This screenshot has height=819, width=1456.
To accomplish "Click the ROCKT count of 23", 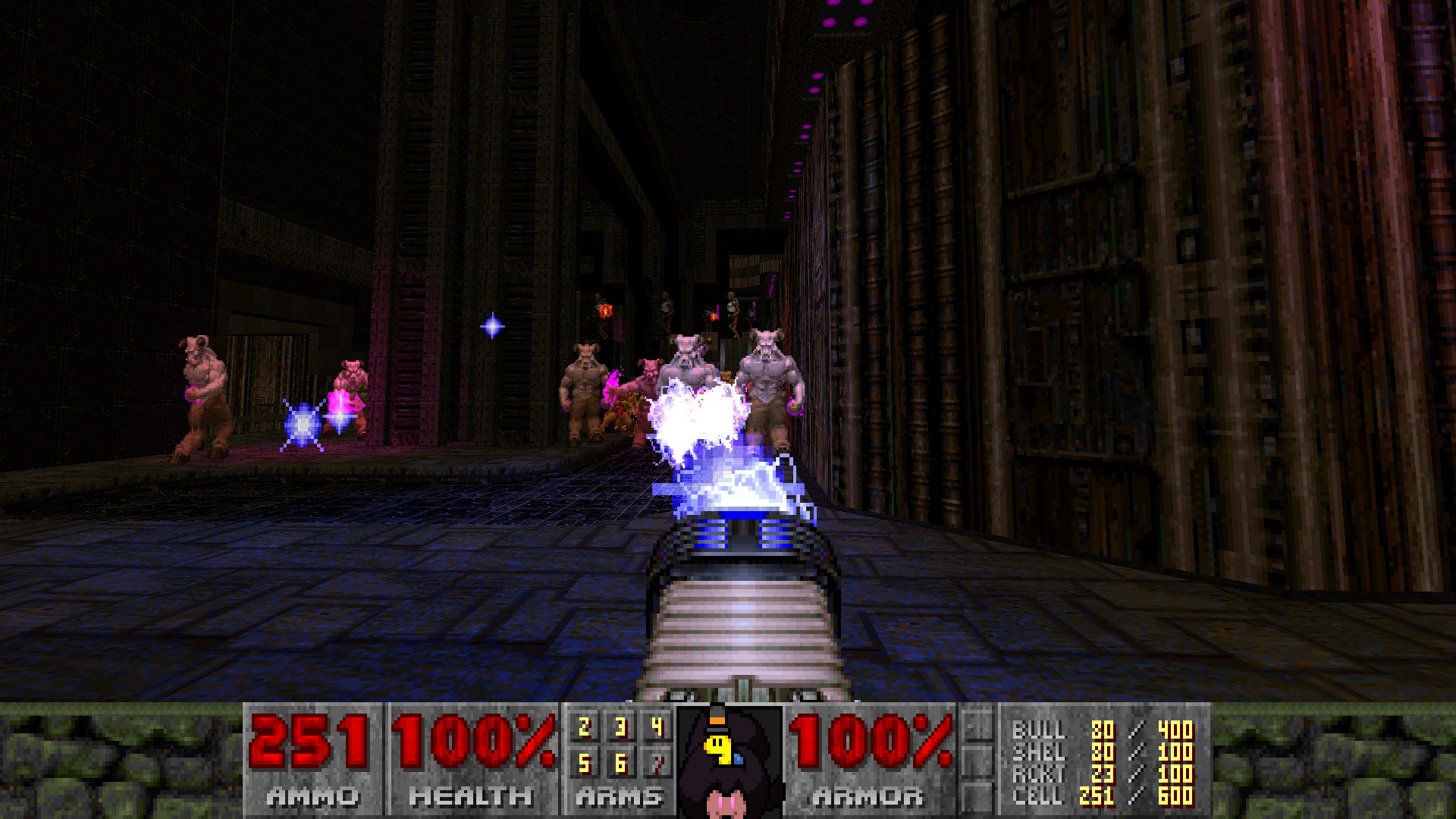I will click(1104, 775).
